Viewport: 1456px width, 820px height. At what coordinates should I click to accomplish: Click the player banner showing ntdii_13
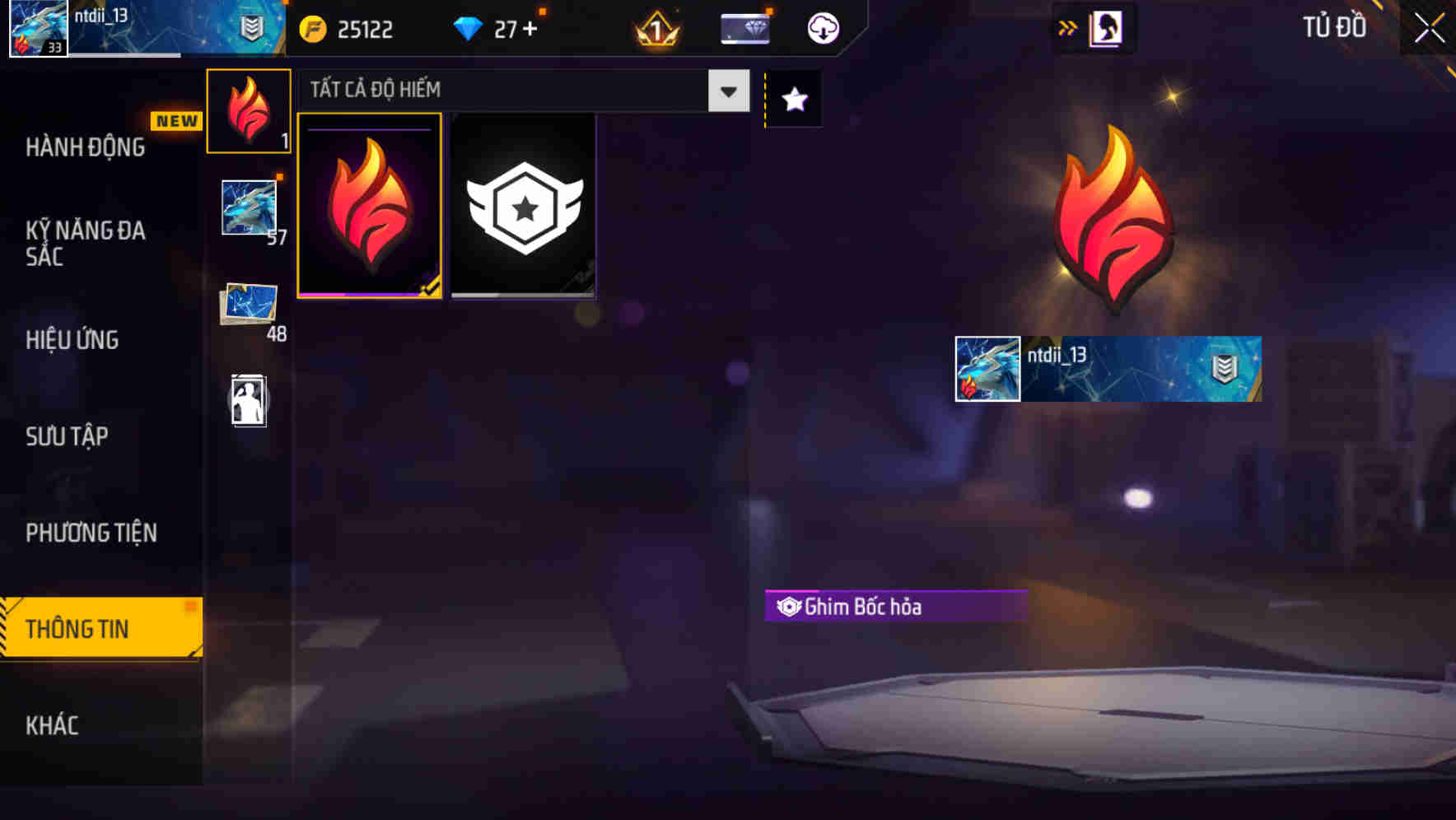pos(1107,369)
